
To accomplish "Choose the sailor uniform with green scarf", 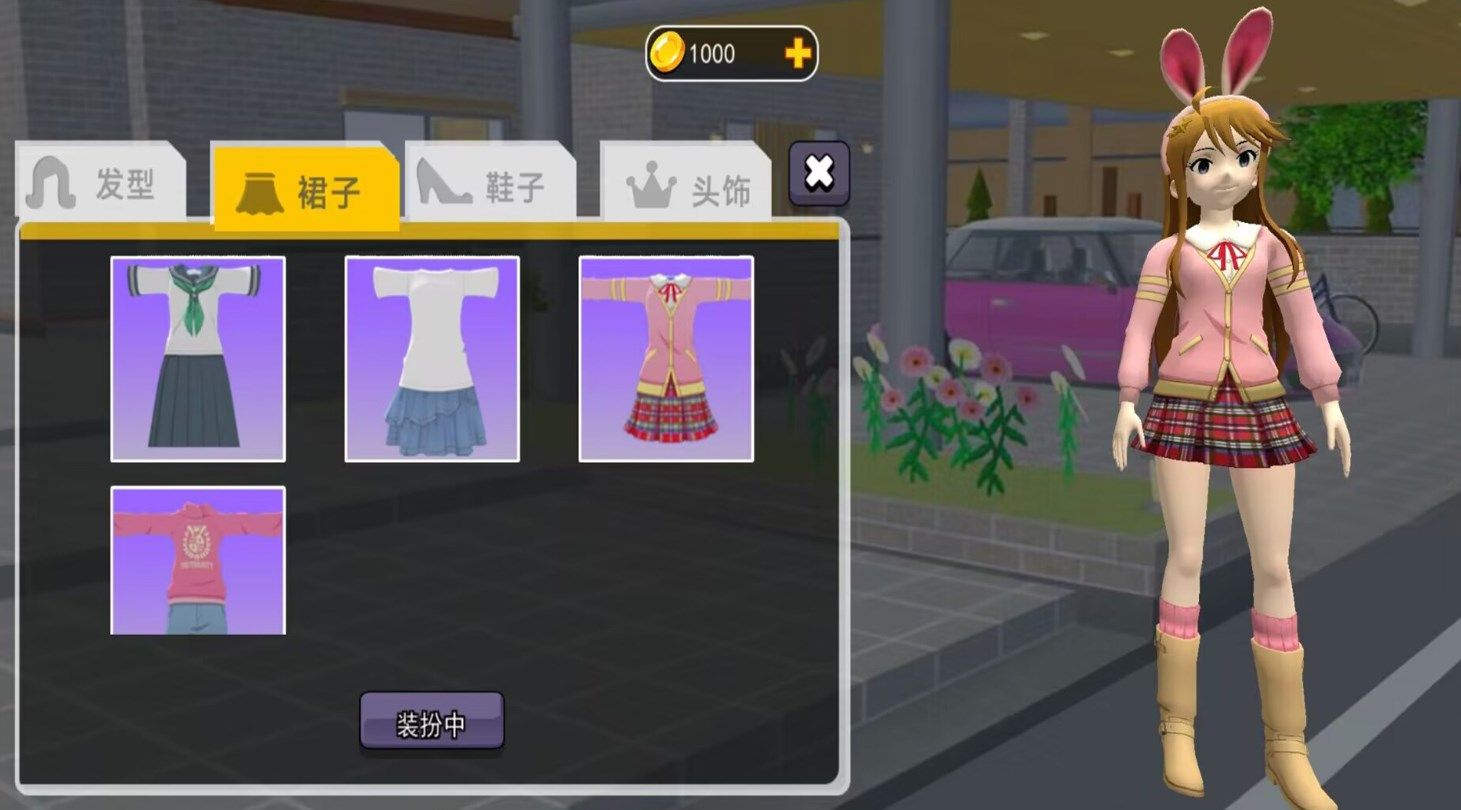I will [x=198, y=359].
